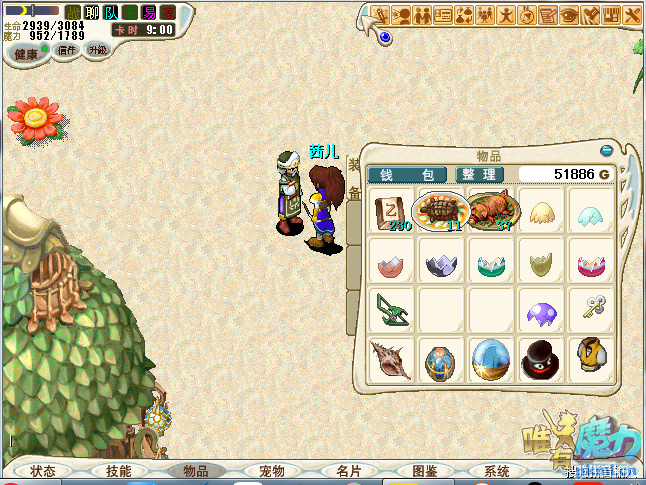
Task: Select the blue crystal ball item
Action: coord(491,360)
